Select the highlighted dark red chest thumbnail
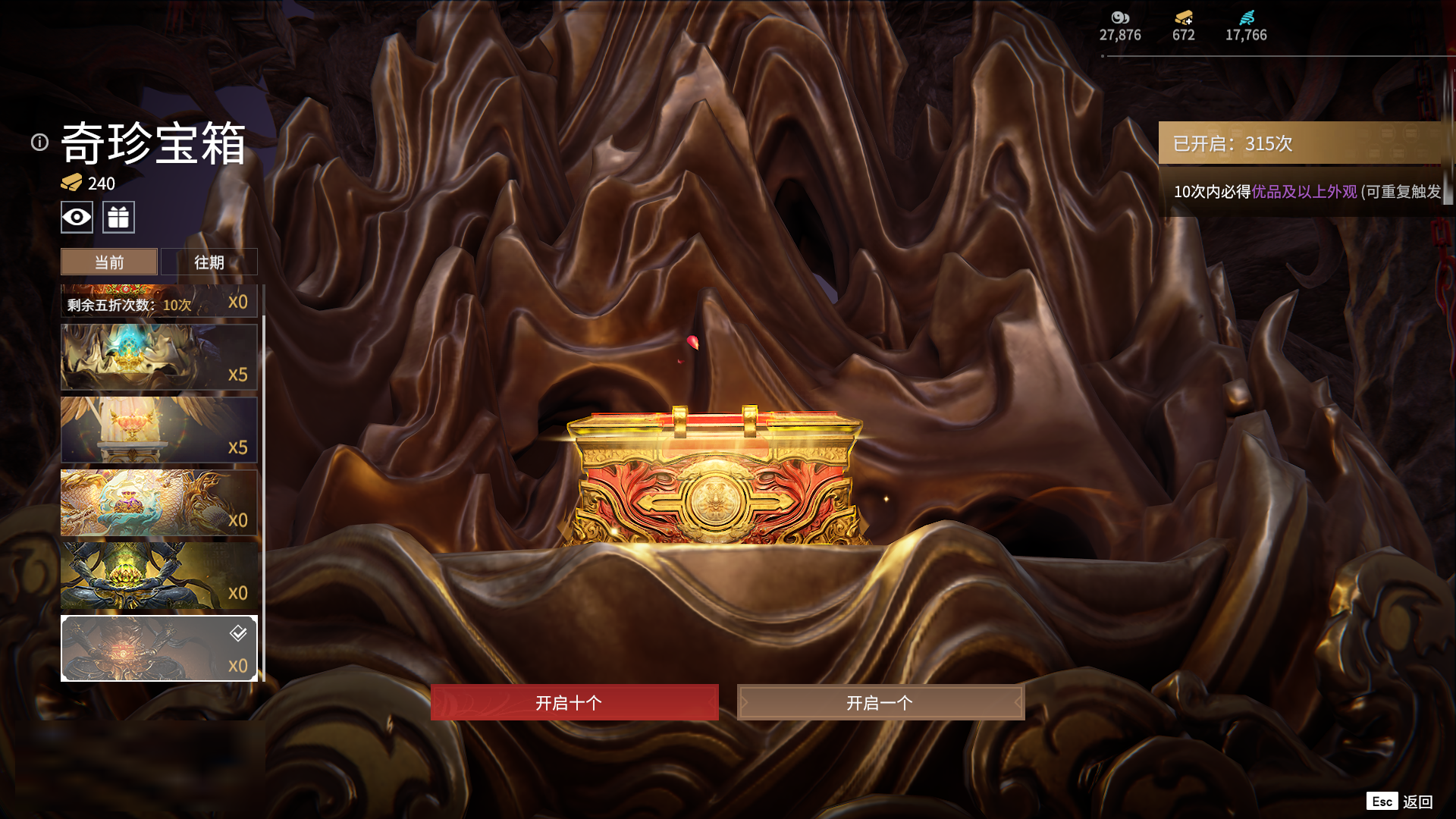The height and width of the screenshot is (819, 1456). (x=158, y=648)
